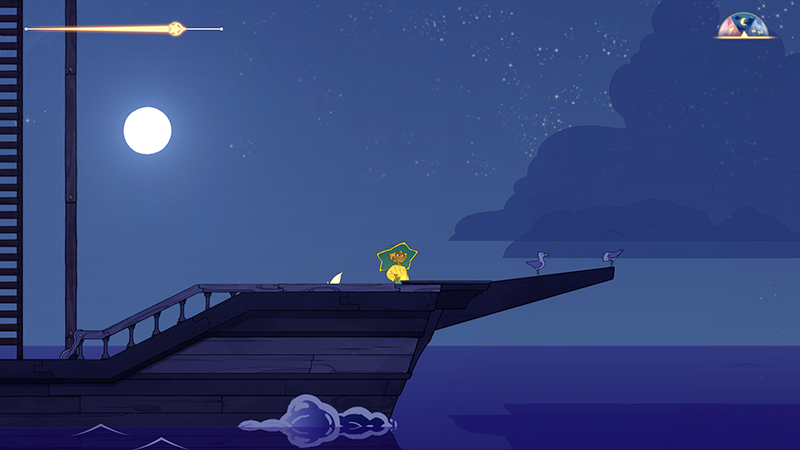Select the pink sunset segment of the dial
This screenshot has height=450, width=800.
coord(729,28)
